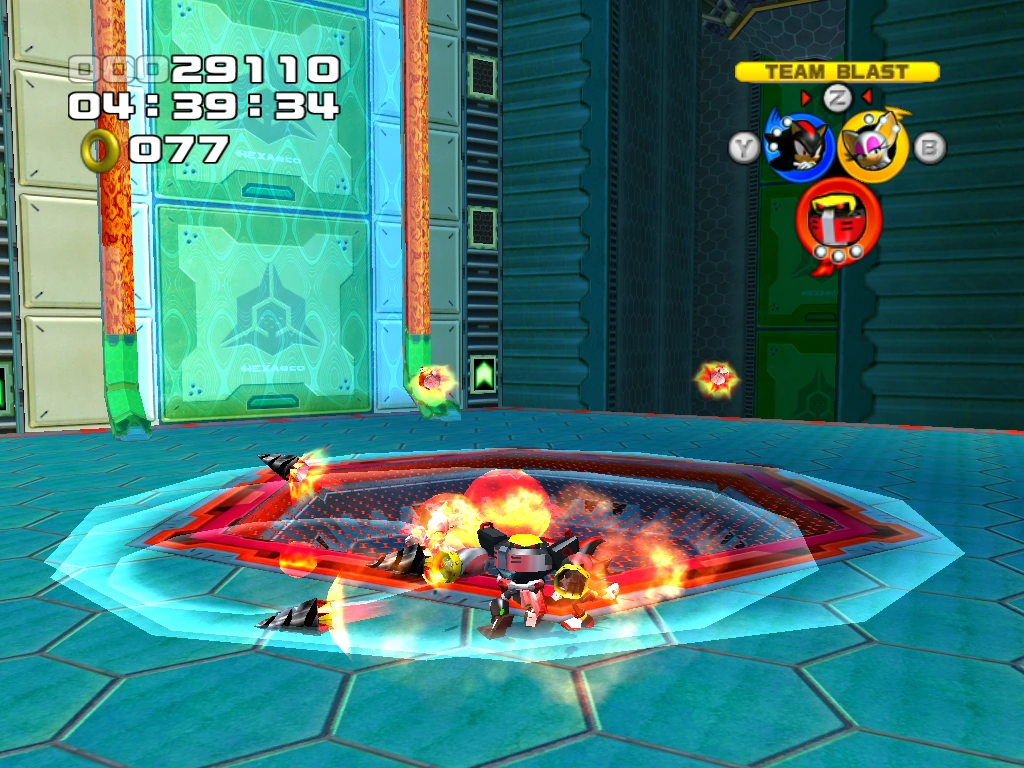Switch to Rouge's portrait icon
This screenshot has width=1024, height=768.
pos(872,145)
